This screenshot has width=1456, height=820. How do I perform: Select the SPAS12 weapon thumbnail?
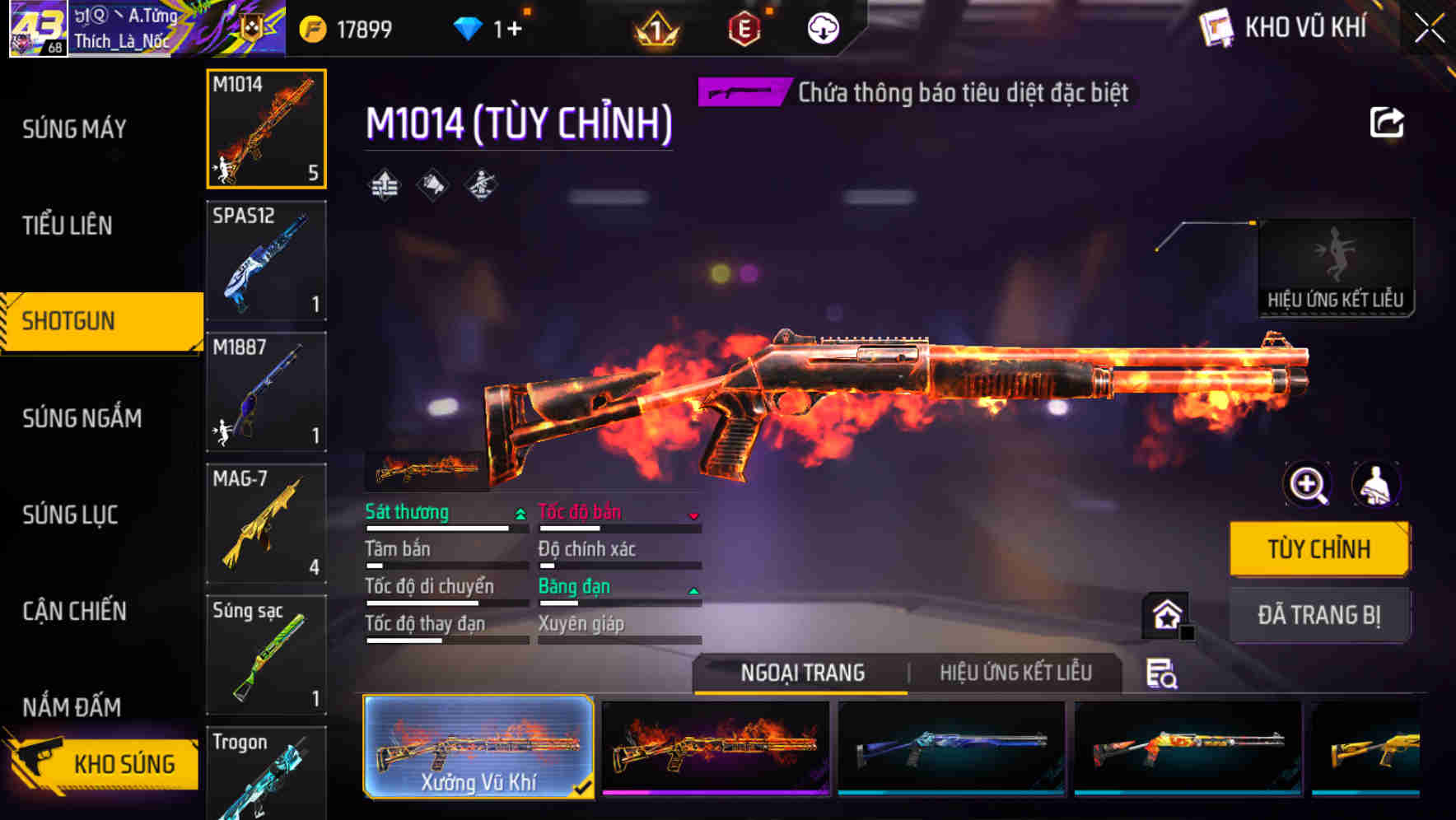click(266, 260)
